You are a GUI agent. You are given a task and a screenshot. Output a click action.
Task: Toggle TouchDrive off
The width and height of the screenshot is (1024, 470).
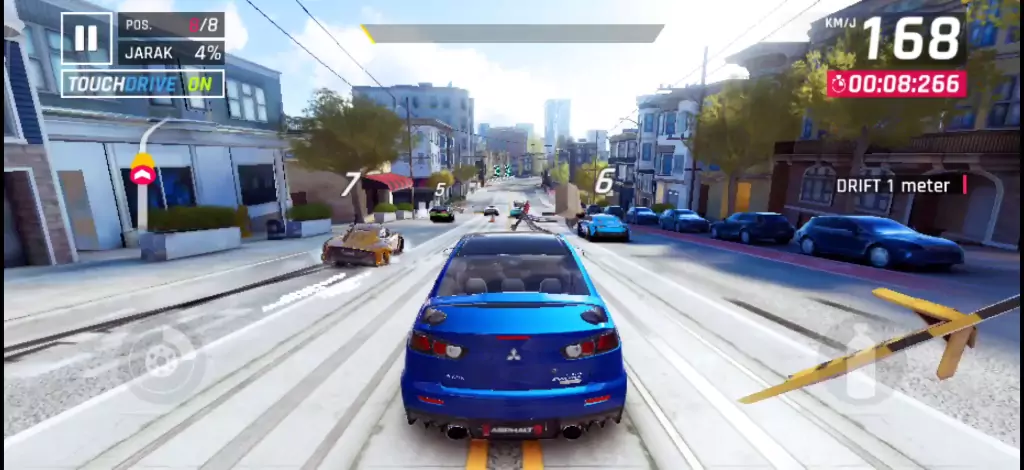tap(142, 84)
